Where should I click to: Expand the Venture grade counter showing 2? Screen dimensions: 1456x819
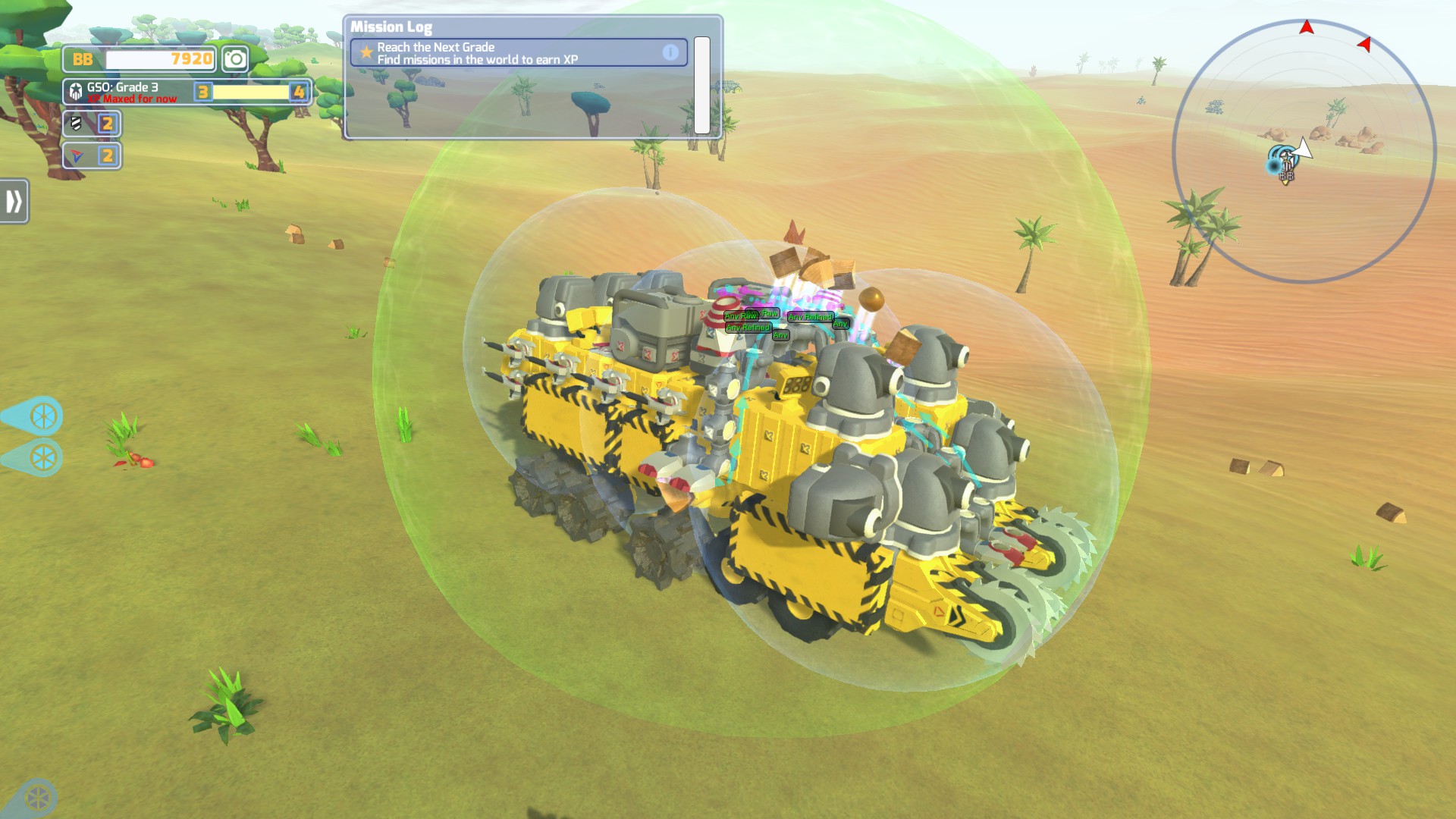click(108, 156)
